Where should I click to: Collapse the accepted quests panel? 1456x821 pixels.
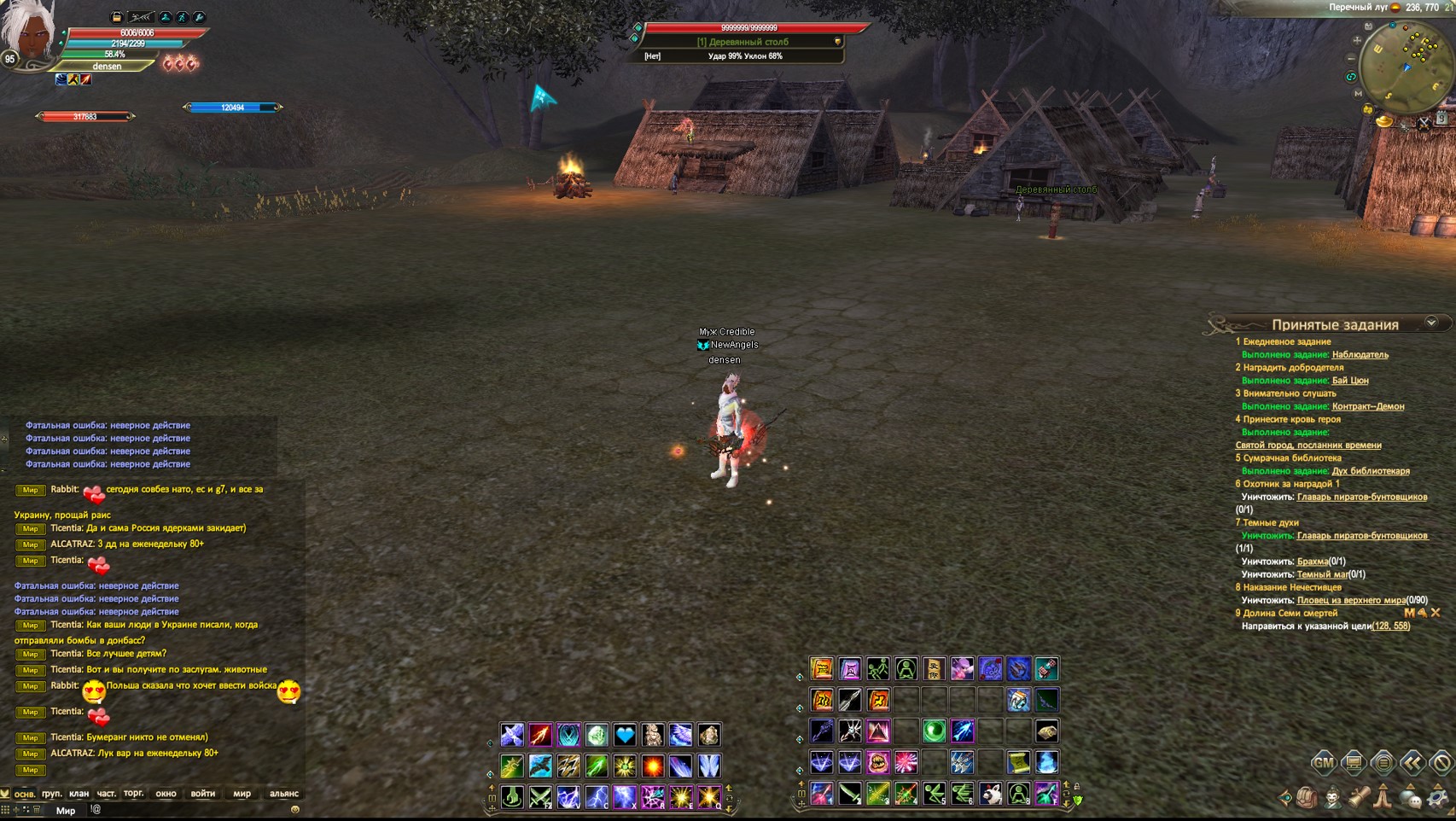pyautogui.click(x=1431, y=323)
